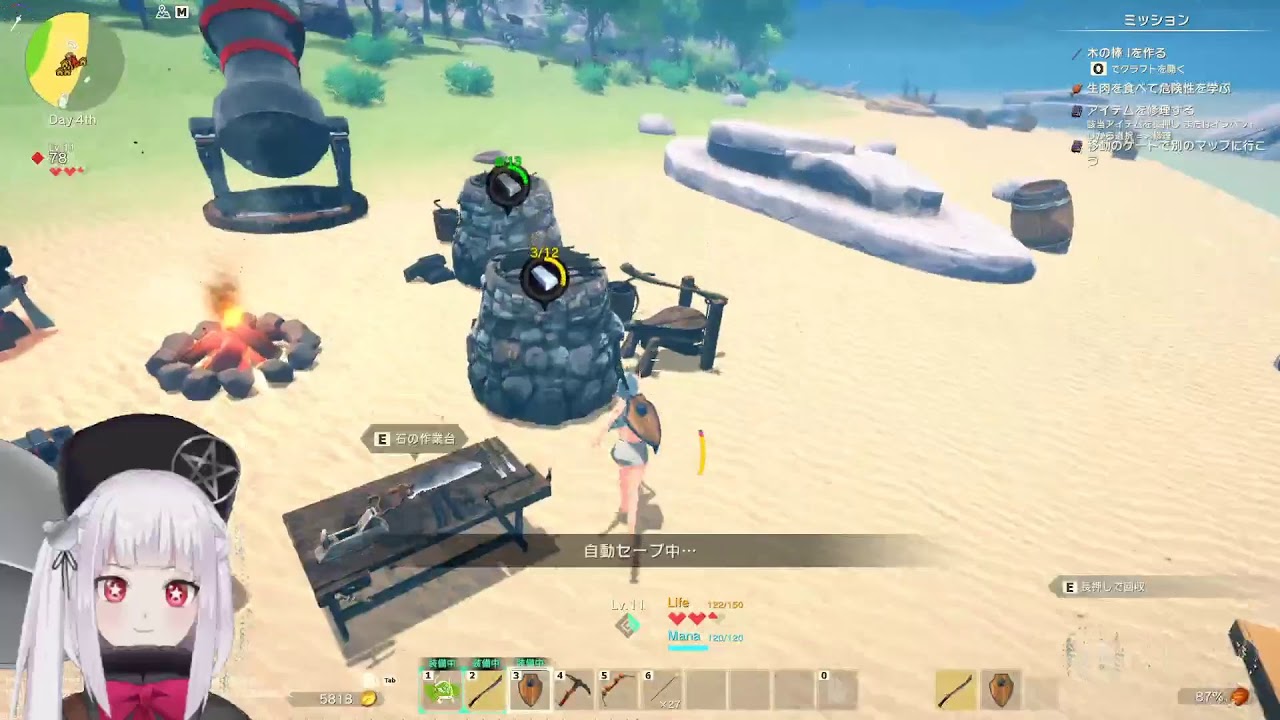Select the wooden stick in hotbar slot 2

pos(486,690)
